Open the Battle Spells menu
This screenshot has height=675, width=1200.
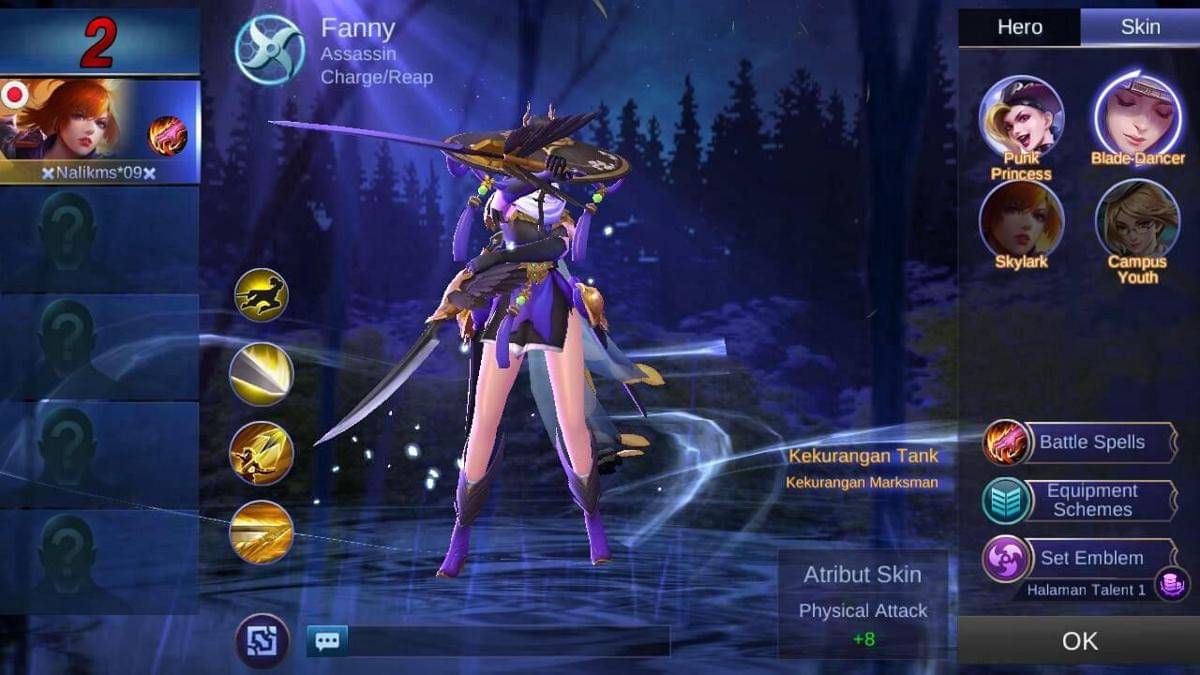pos(1090,442)
